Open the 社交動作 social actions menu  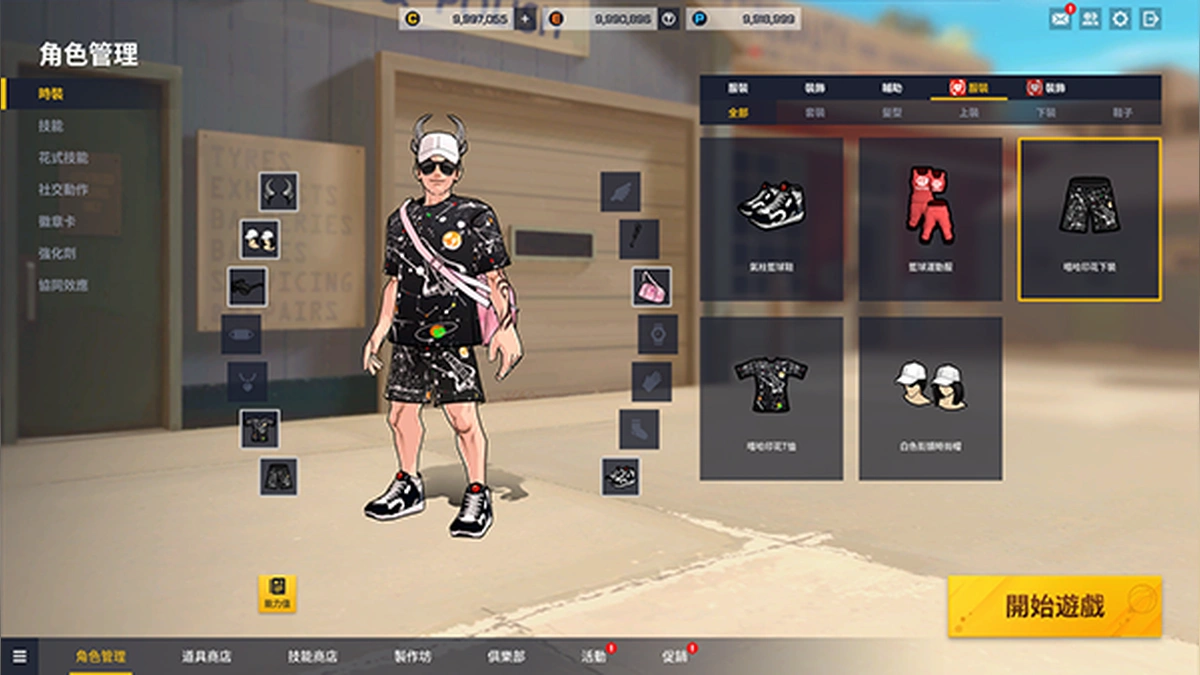coord(63,189)
